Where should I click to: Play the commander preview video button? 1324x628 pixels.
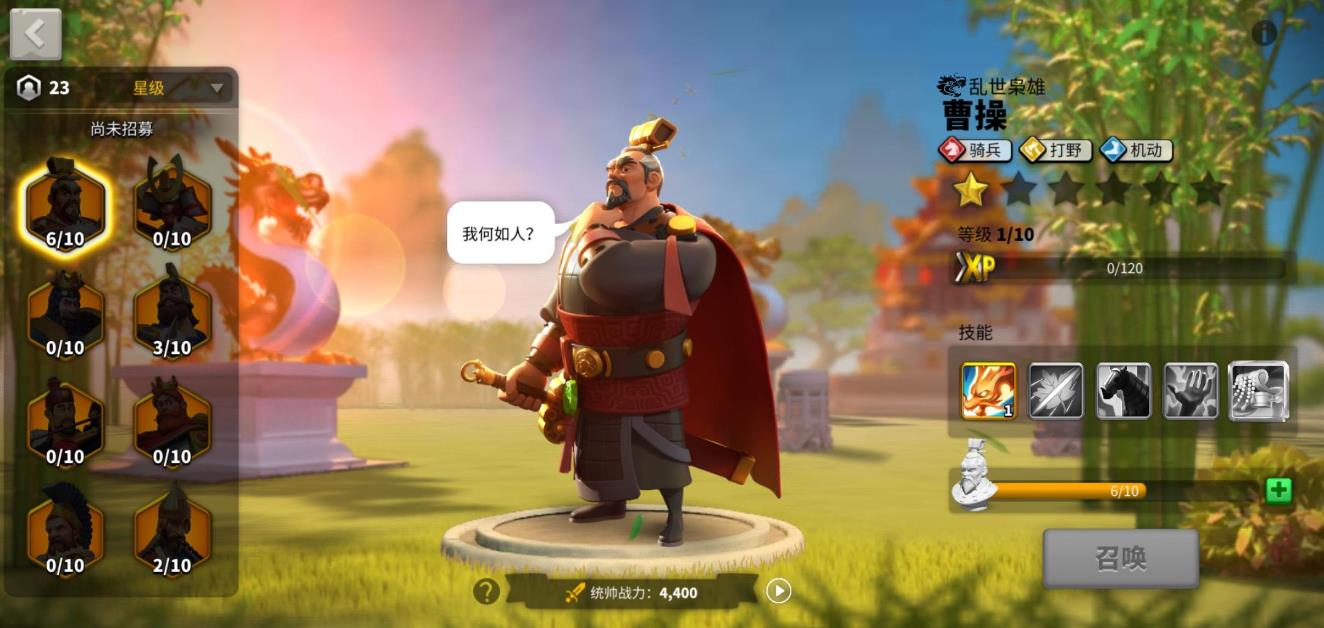778,591
